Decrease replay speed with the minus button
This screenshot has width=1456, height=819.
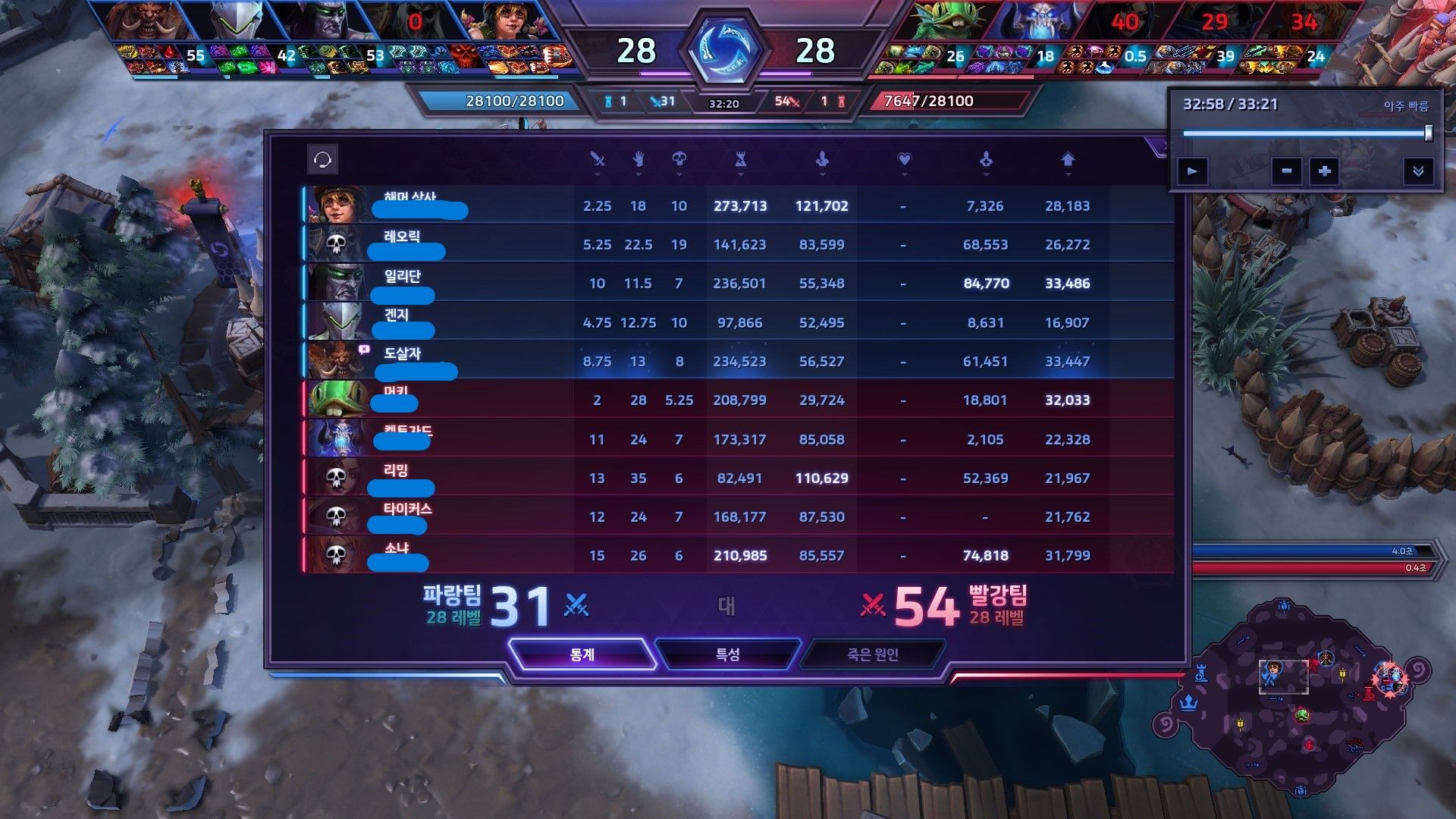click(x=1286, y=171)
